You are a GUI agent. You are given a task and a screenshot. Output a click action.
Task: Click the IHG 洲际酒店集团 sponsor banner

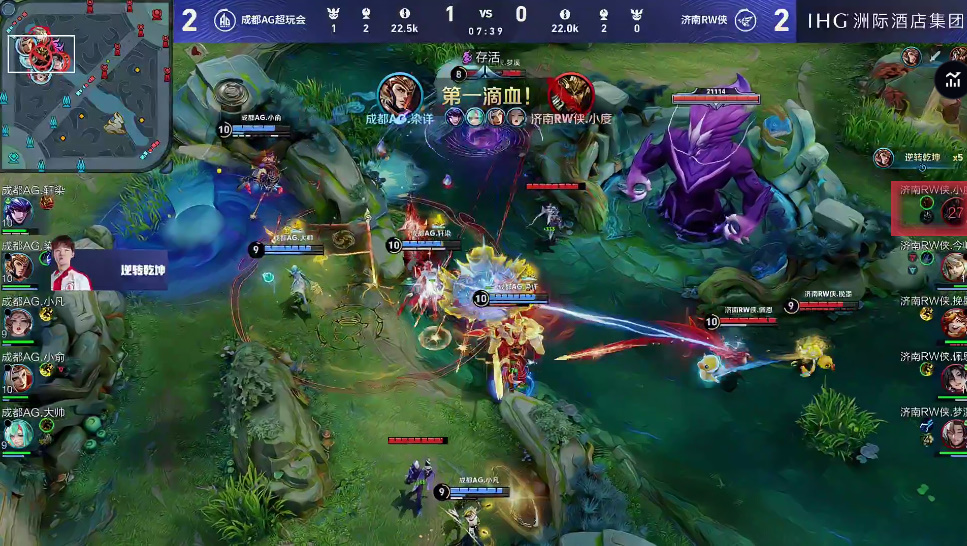point(881,20)
